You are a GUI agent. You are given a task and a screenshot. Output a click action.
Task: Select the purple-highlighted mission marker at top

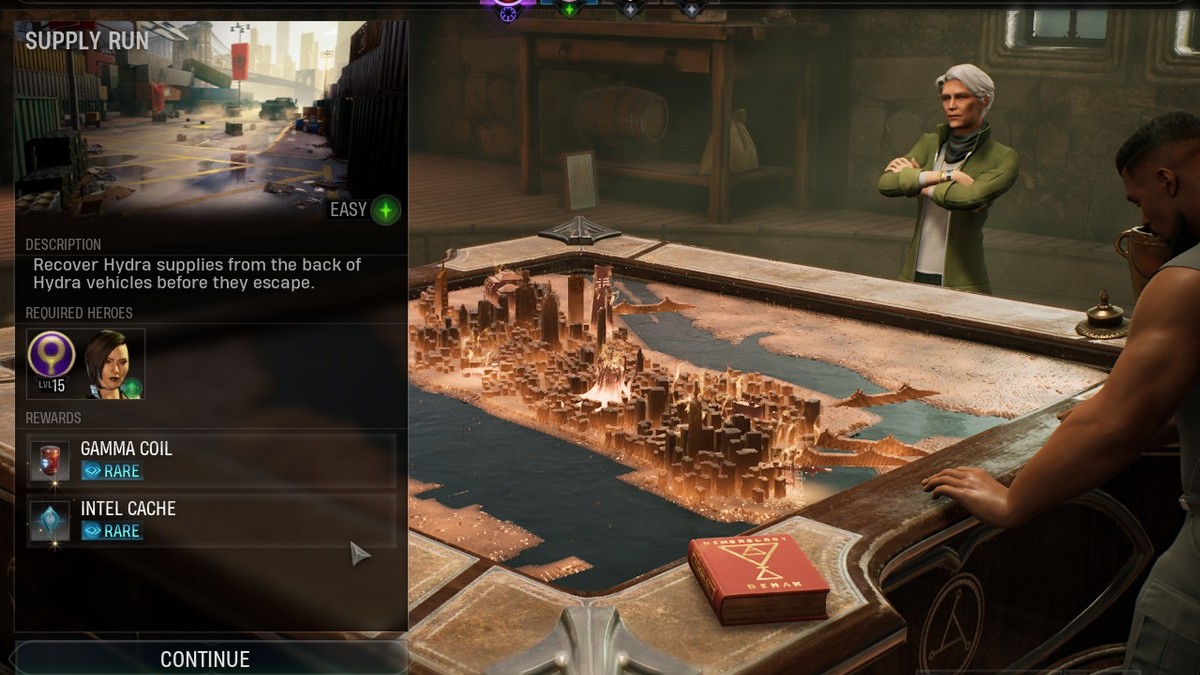point(507,8)
